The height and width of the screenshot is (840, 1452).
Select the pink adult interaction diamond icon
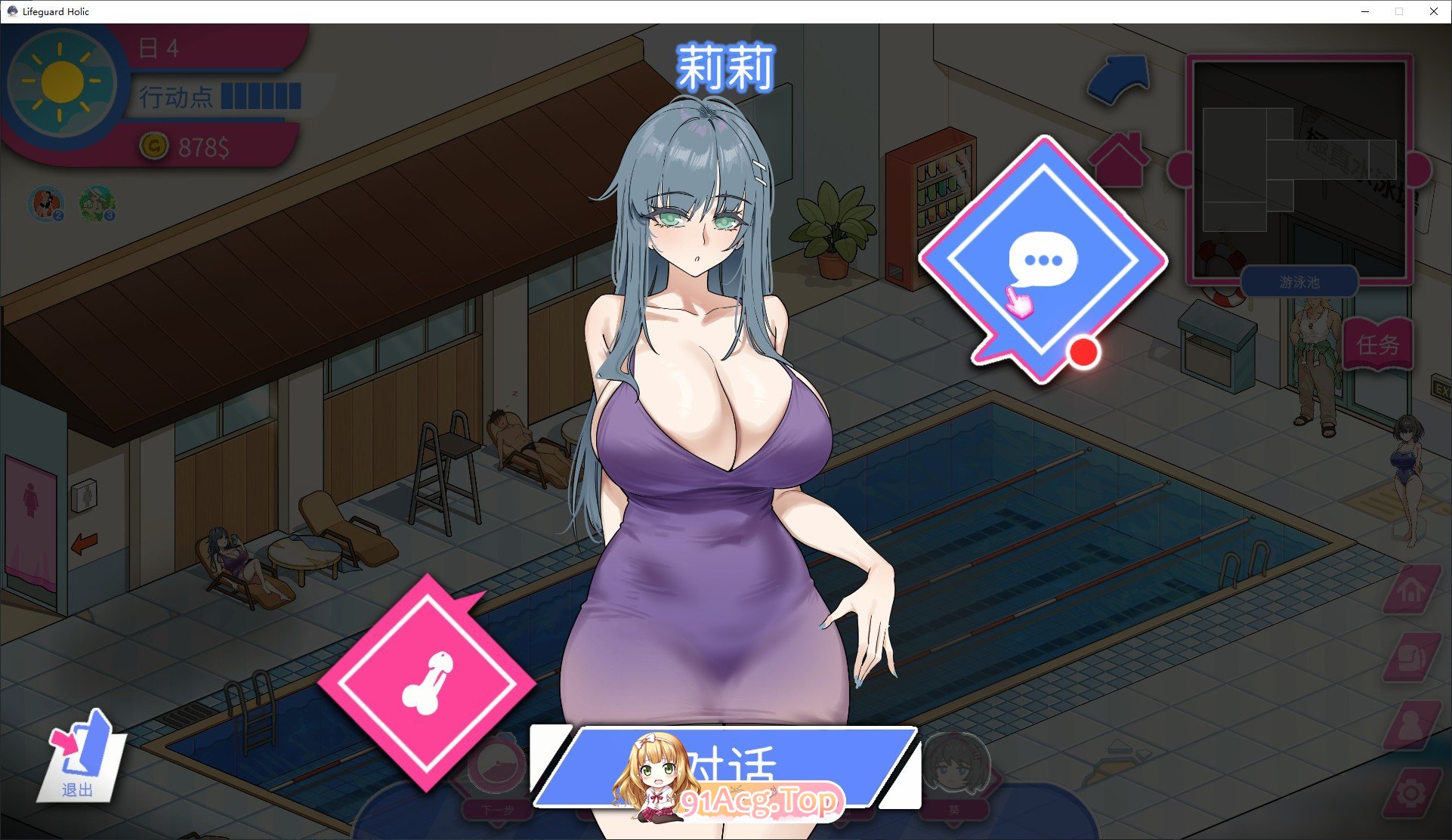pyautogui.click(x=428, y=680)
